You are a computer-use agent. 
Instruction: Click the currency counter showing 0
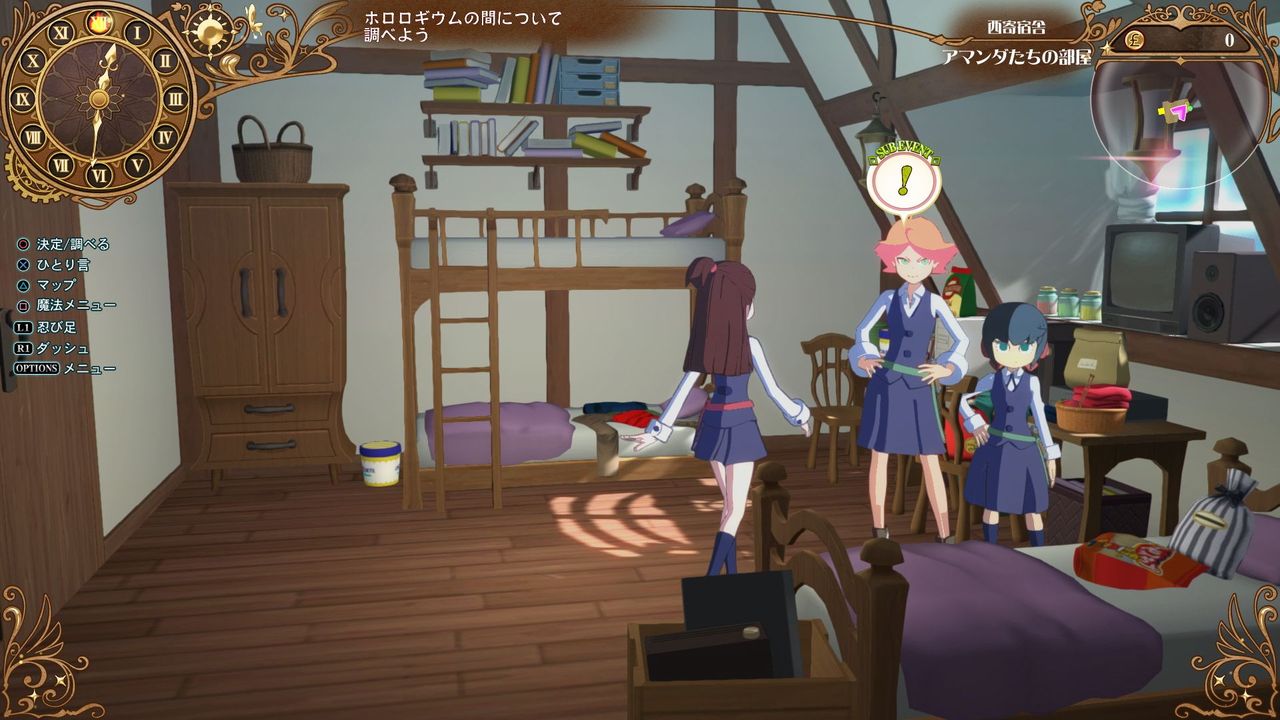coord(1229,39)
